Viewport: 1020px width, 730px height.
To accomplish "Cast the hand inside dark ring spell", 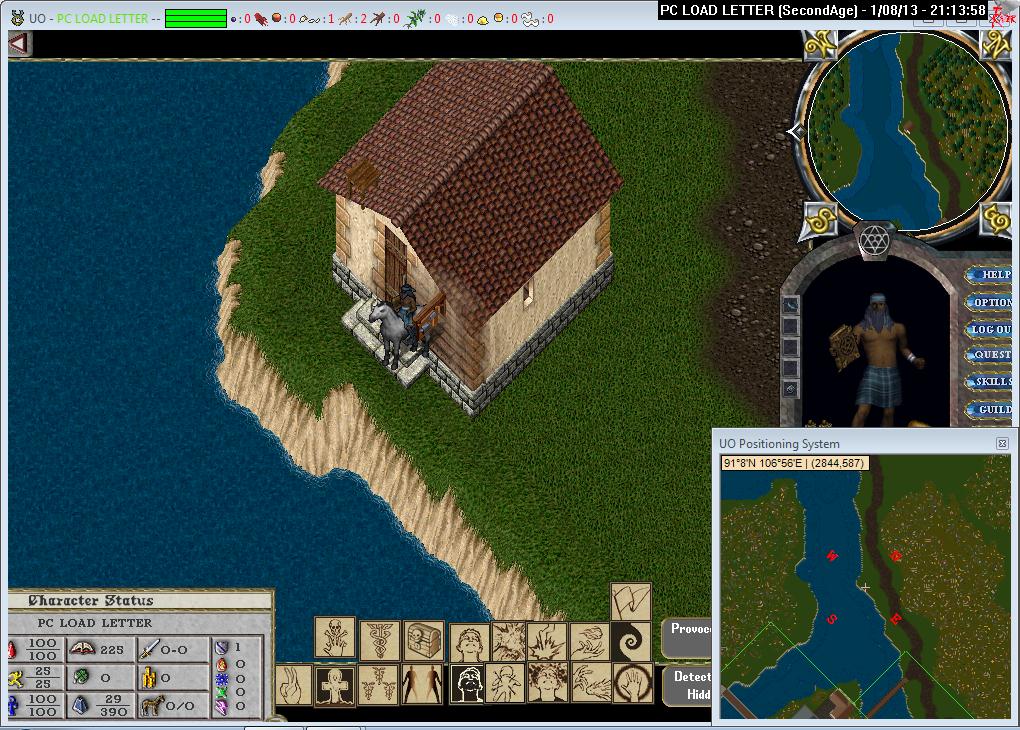I will click(x=633, y=685).
